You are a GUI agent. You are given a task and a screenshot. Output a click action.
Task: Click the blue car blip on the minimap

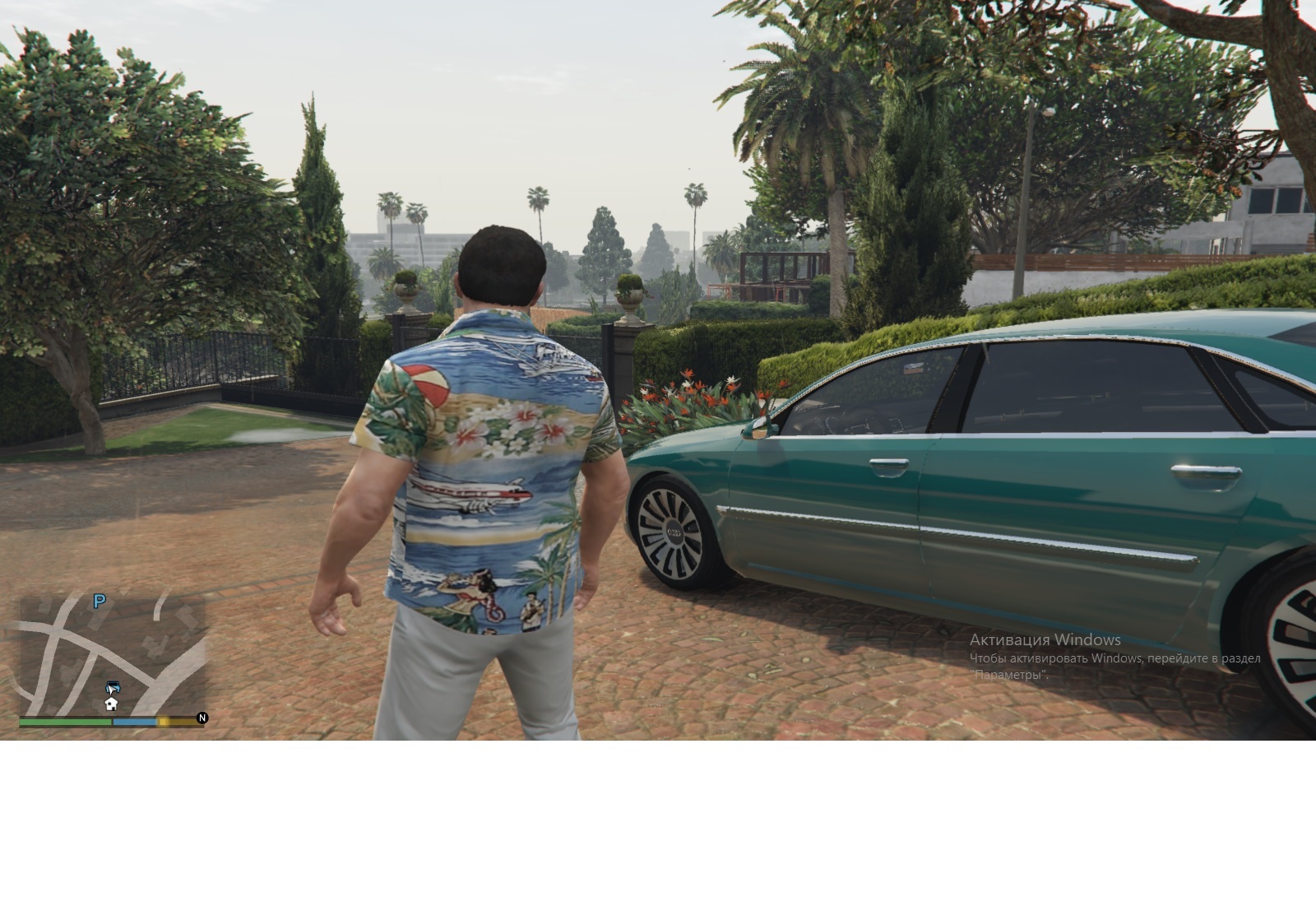pyautogui.click(x=112, y=688)
